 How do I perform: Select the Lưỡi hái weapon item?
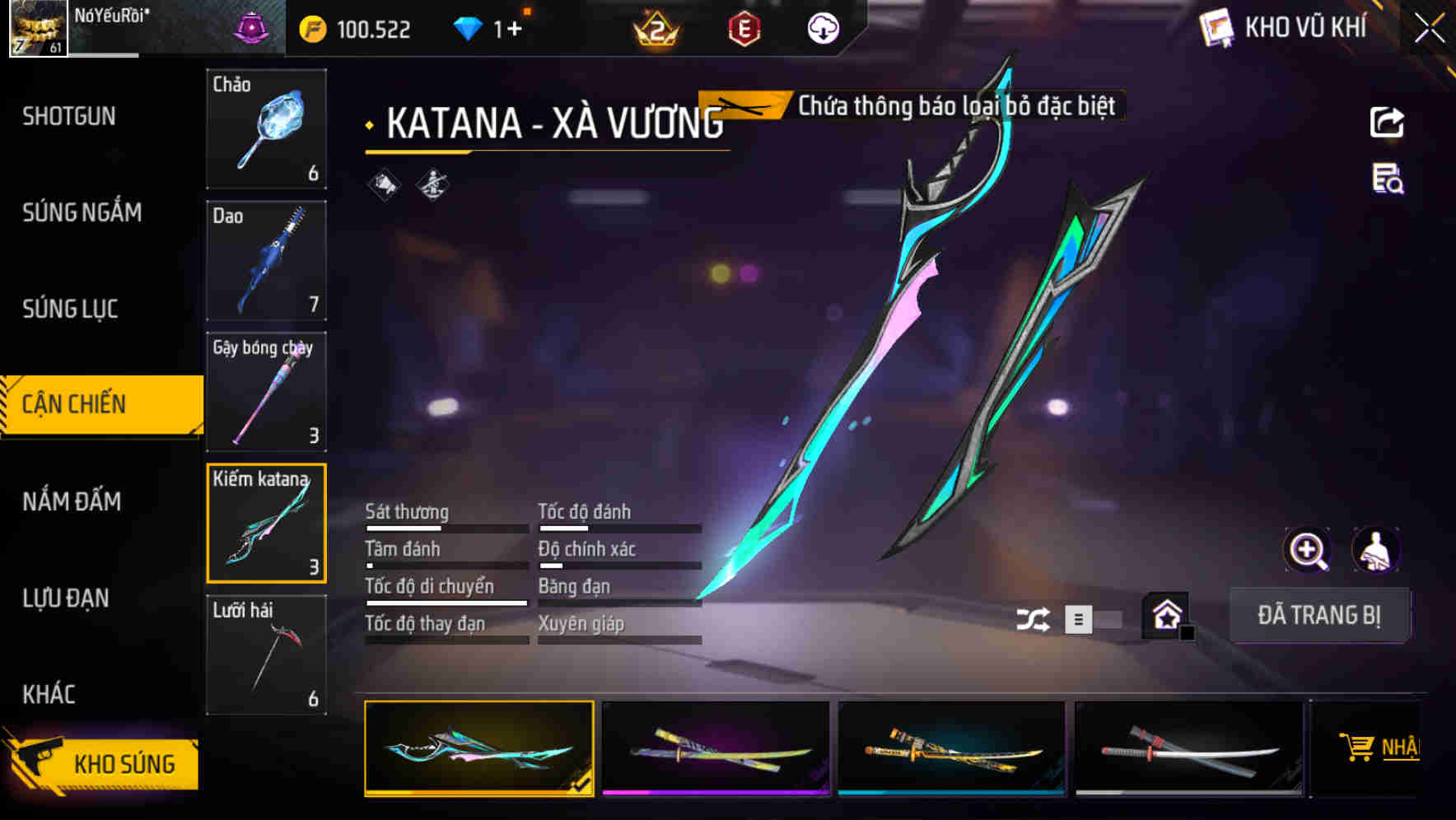[x=265, y=655]
